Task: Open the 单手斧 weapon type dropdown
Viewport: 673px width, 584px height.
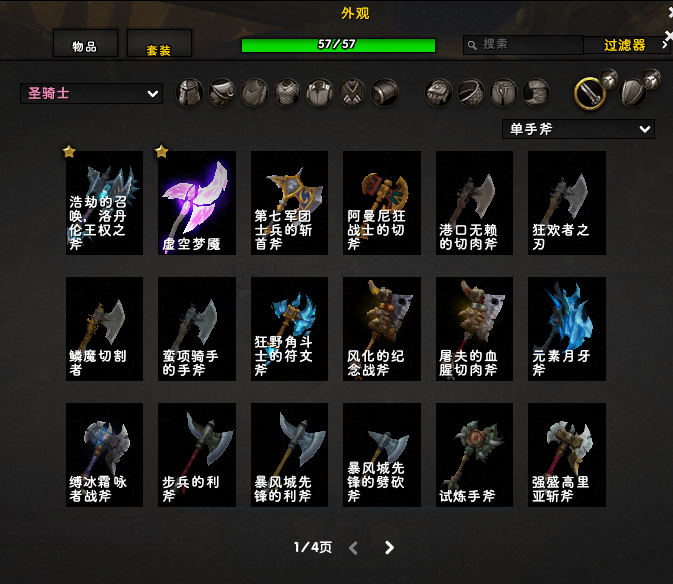Action: [x=578, y=129]
